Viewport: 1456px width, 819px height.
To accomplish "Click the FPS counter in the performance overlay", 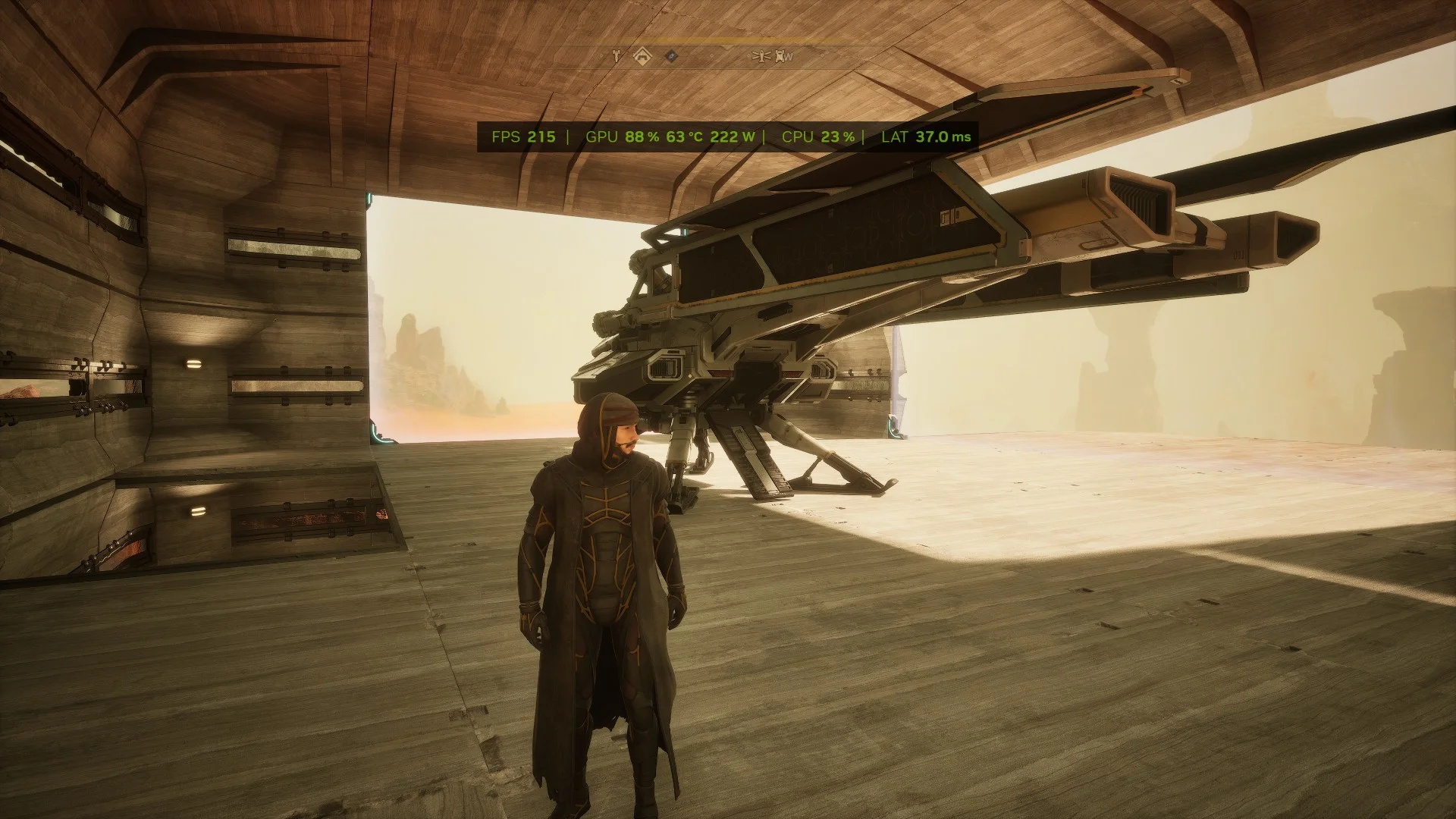I will click(x=523, y=137).
